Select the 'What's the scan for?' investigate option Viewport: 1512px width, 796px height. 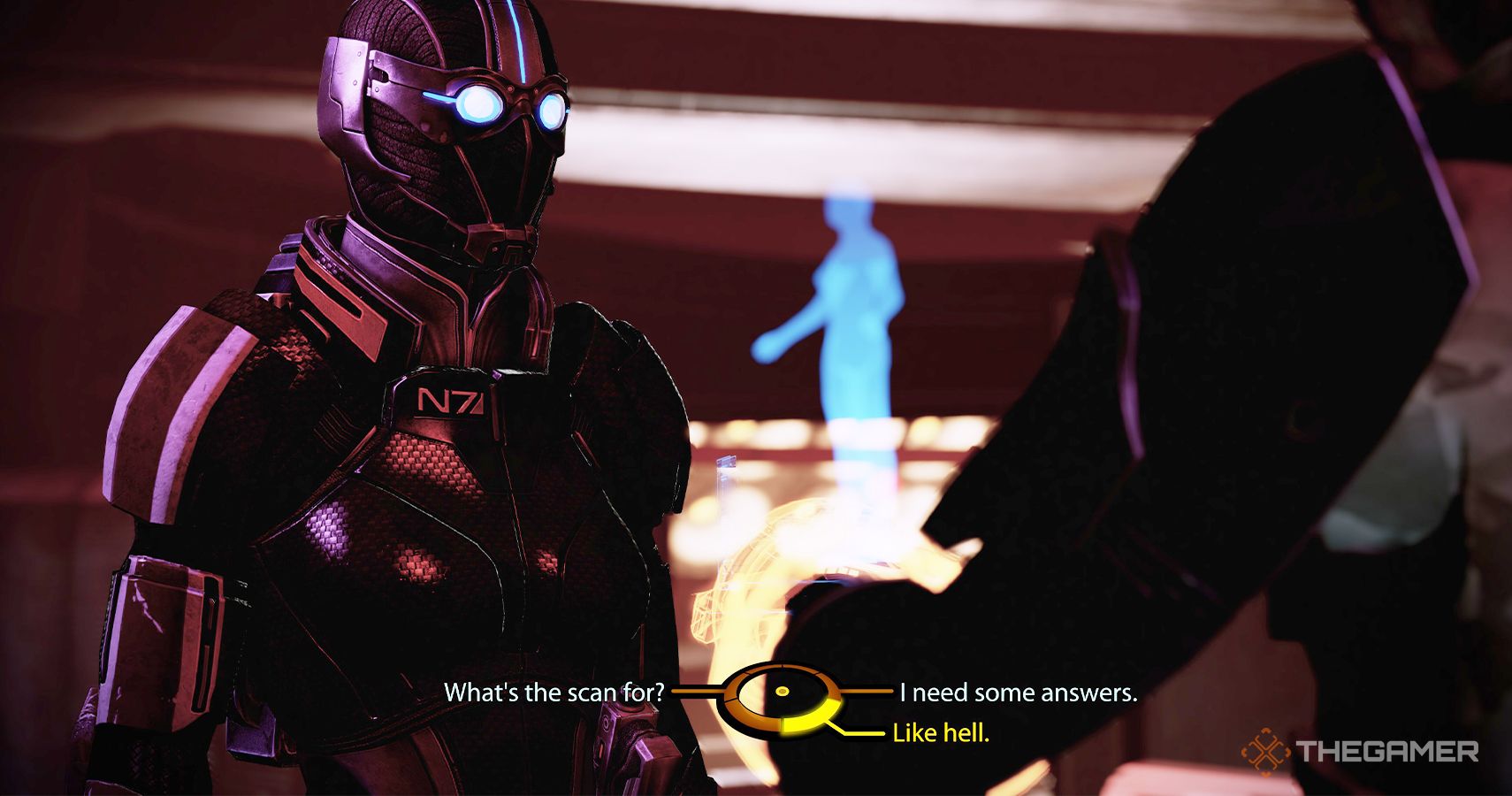(x=557, y=693)
